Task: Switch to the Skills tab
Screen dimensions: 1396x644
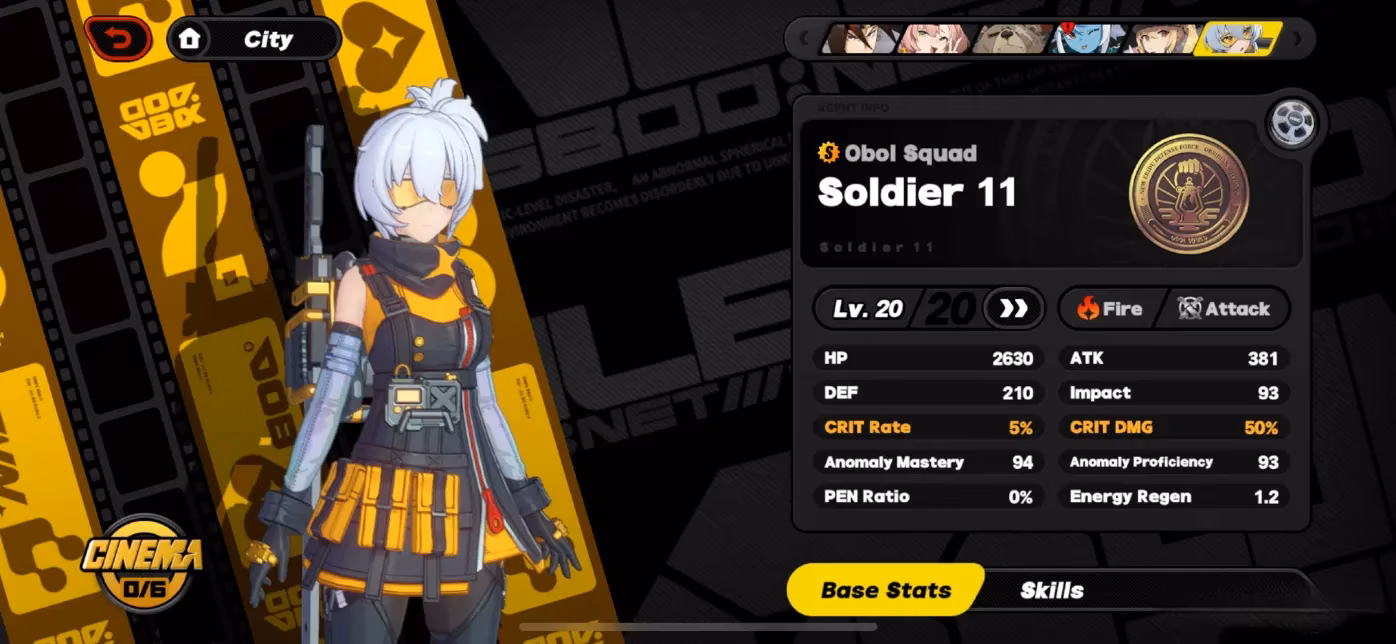Action: [1051, 590]
